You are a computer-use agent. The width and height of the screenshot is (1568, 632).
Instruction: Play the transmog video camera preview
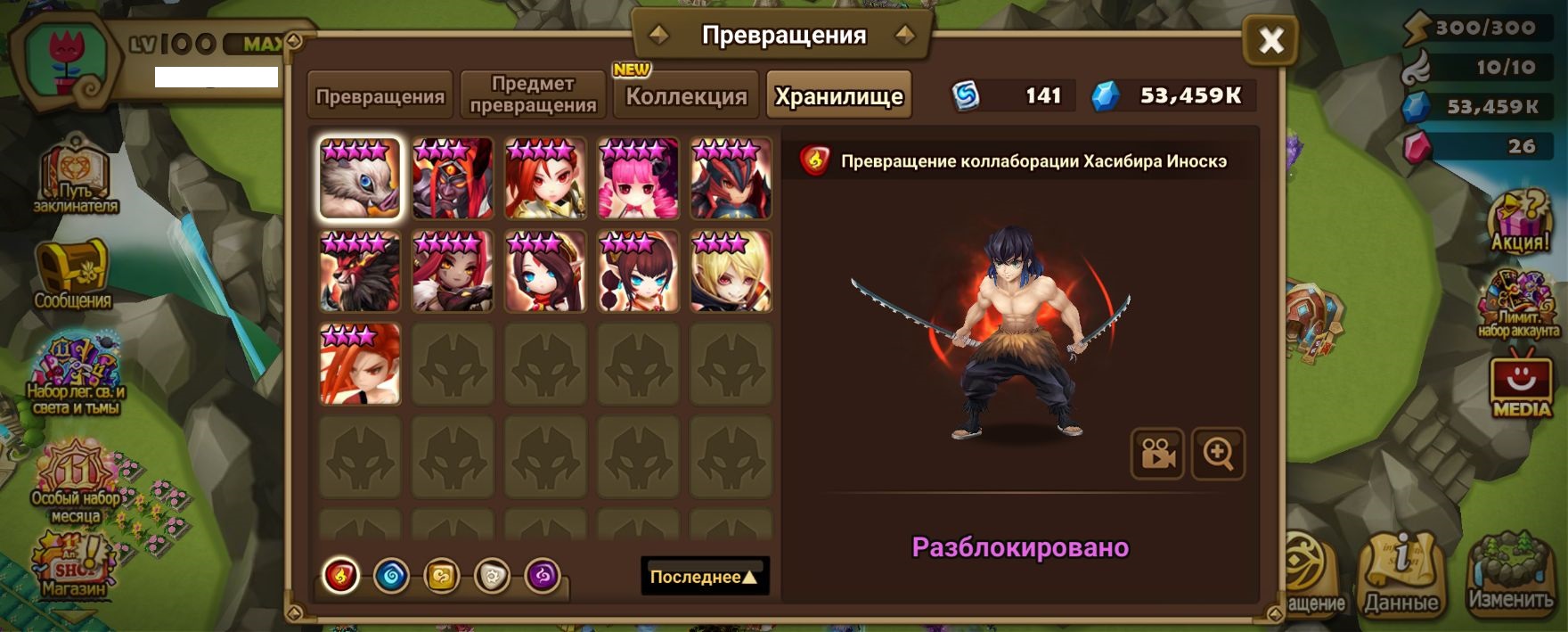(x=1156, y=454)
